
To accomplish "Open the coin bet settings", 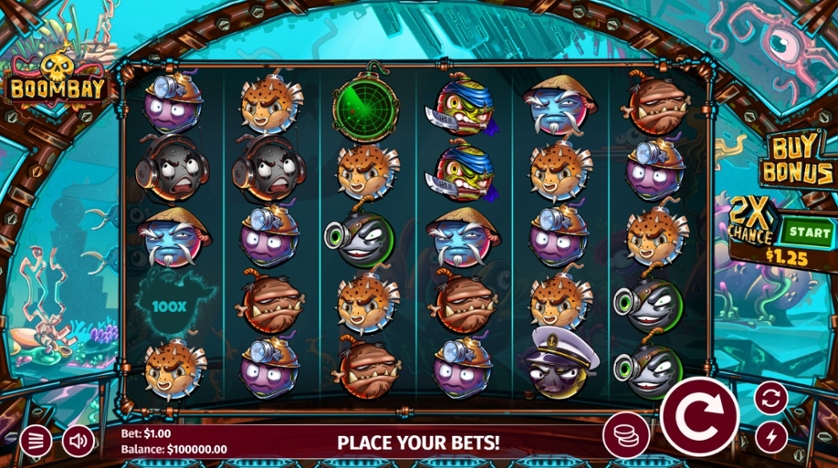I will tap(624, 437).
